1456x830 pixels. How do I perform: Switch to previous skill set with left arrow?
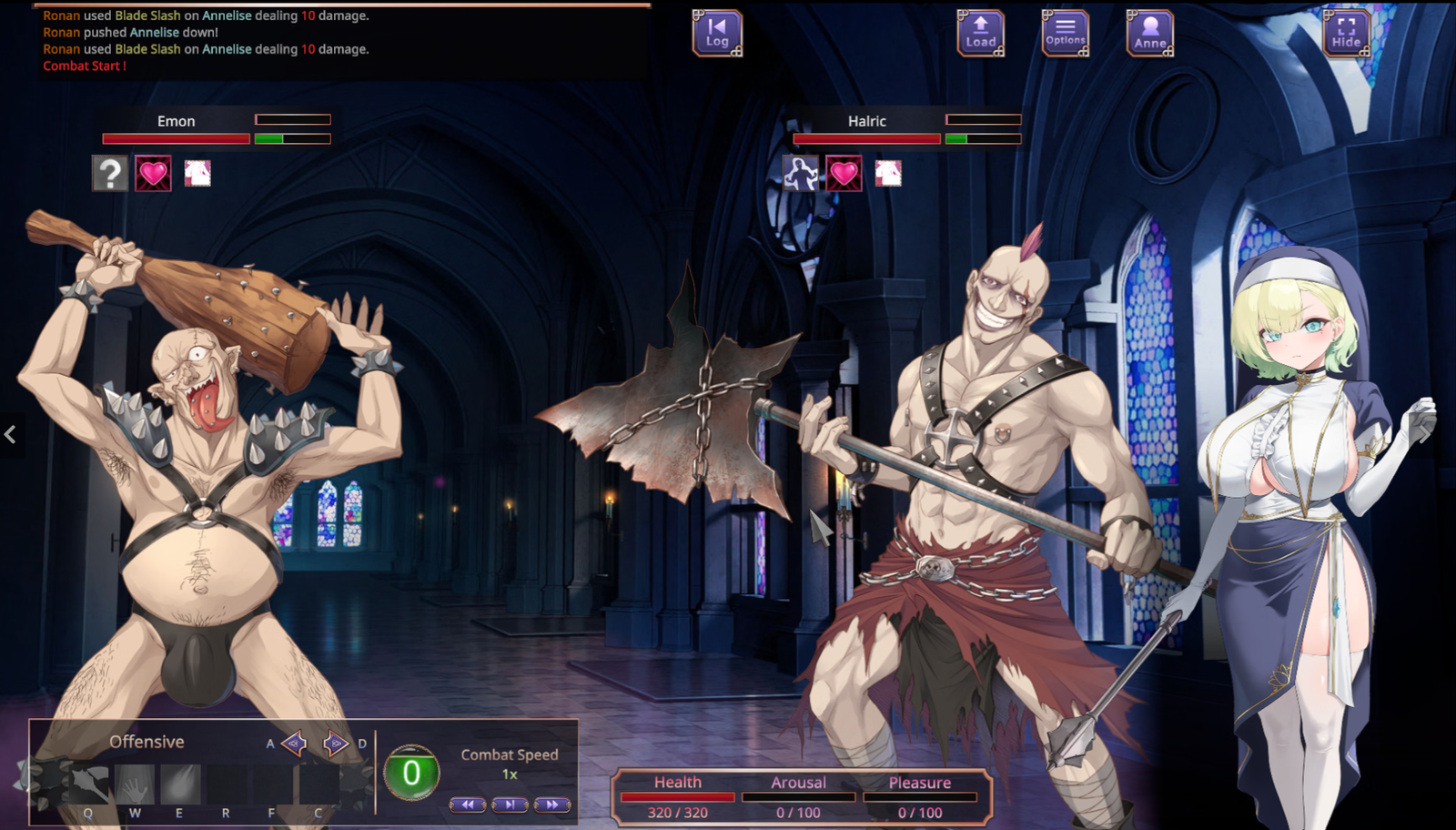pos(294,744)
